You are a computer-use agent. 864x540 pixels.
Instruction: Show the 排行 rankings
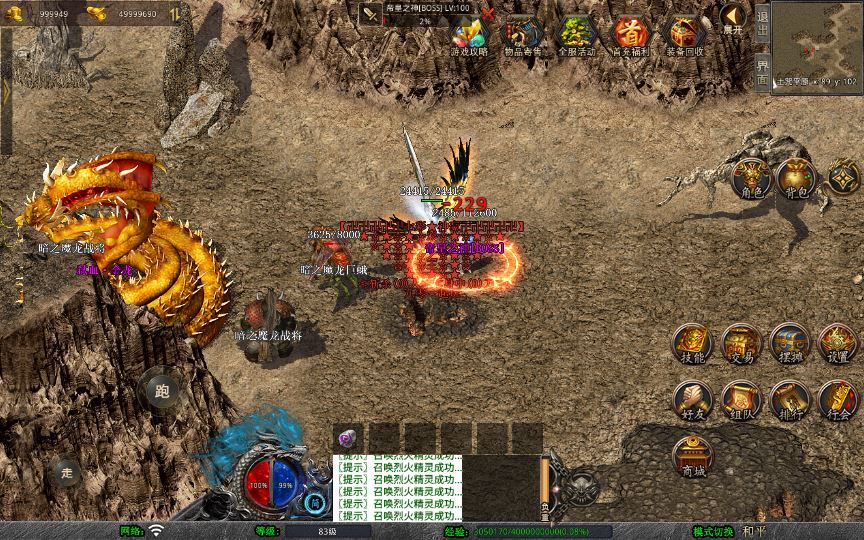pyautogui.click(x=790, y=400)
